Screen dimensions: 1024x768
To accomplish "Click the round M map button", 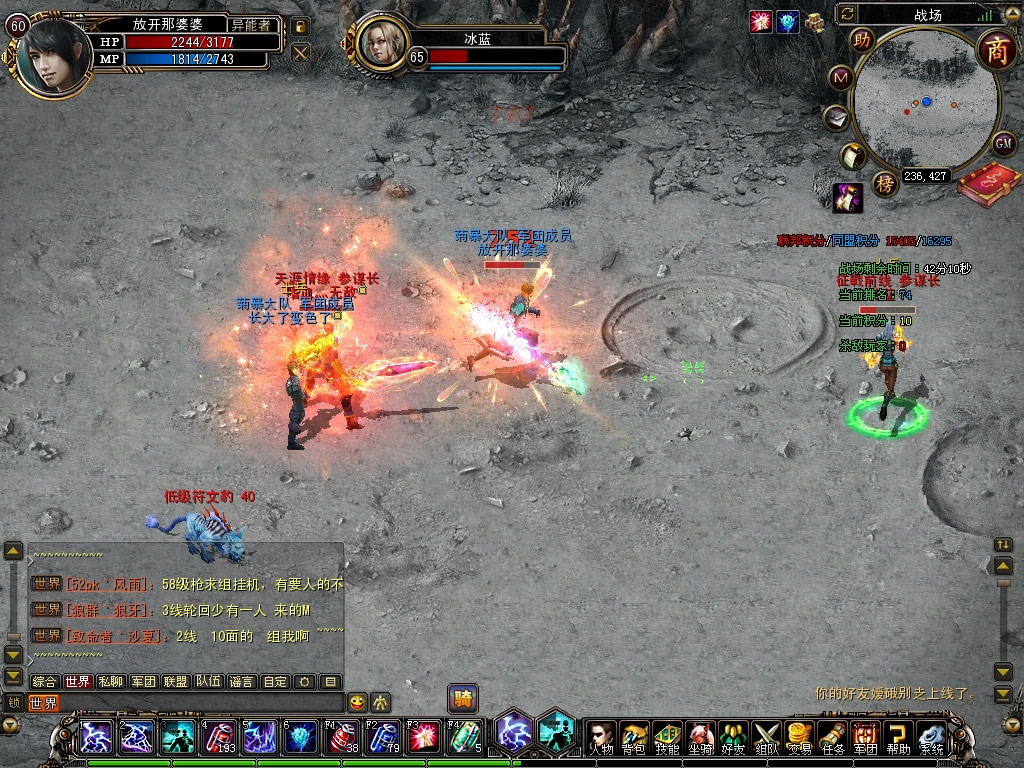I will 840,78.
